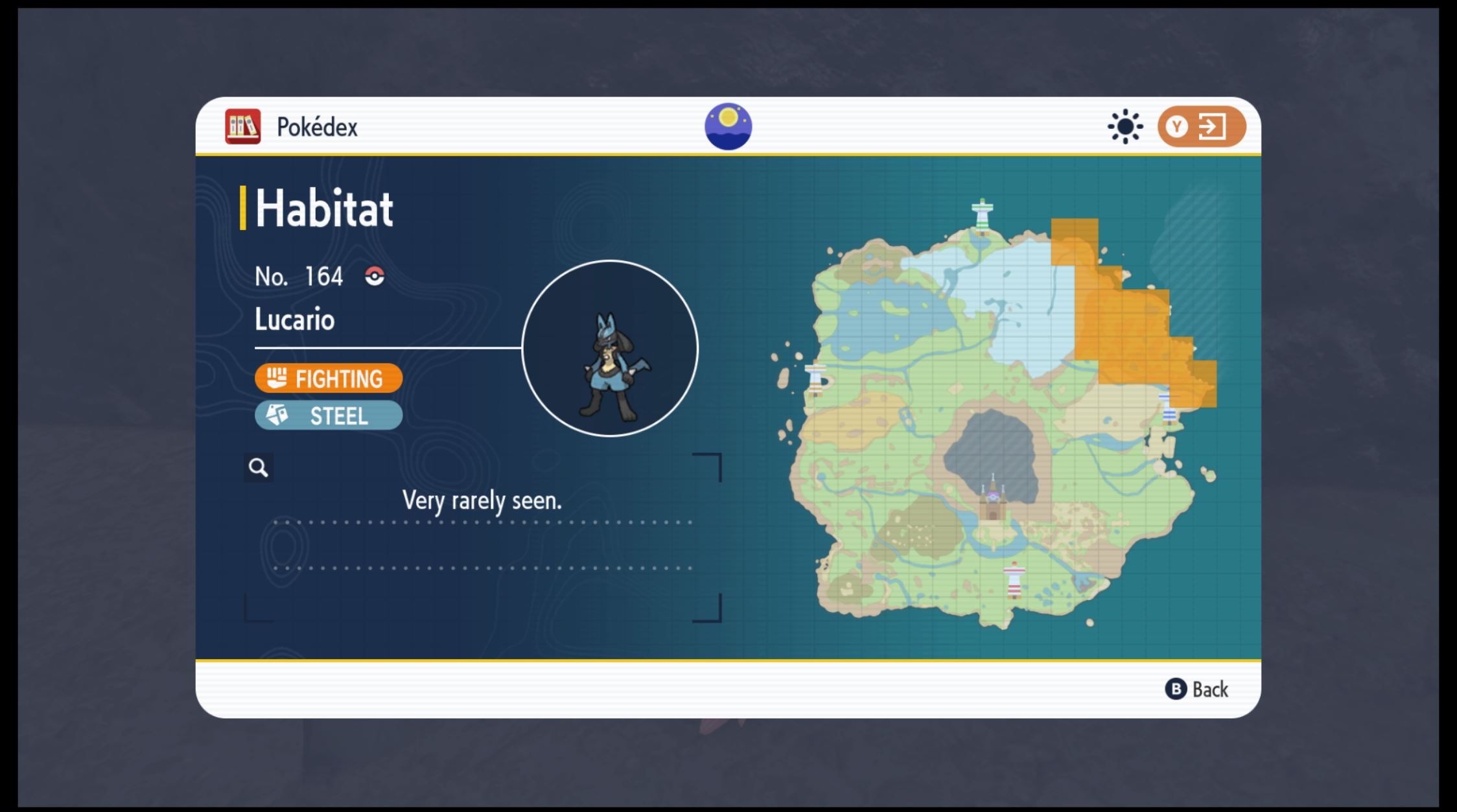The height and width of the screenshot is (812, 1457).
Task: Select the Steel type icon
Action: pos(279,415)
